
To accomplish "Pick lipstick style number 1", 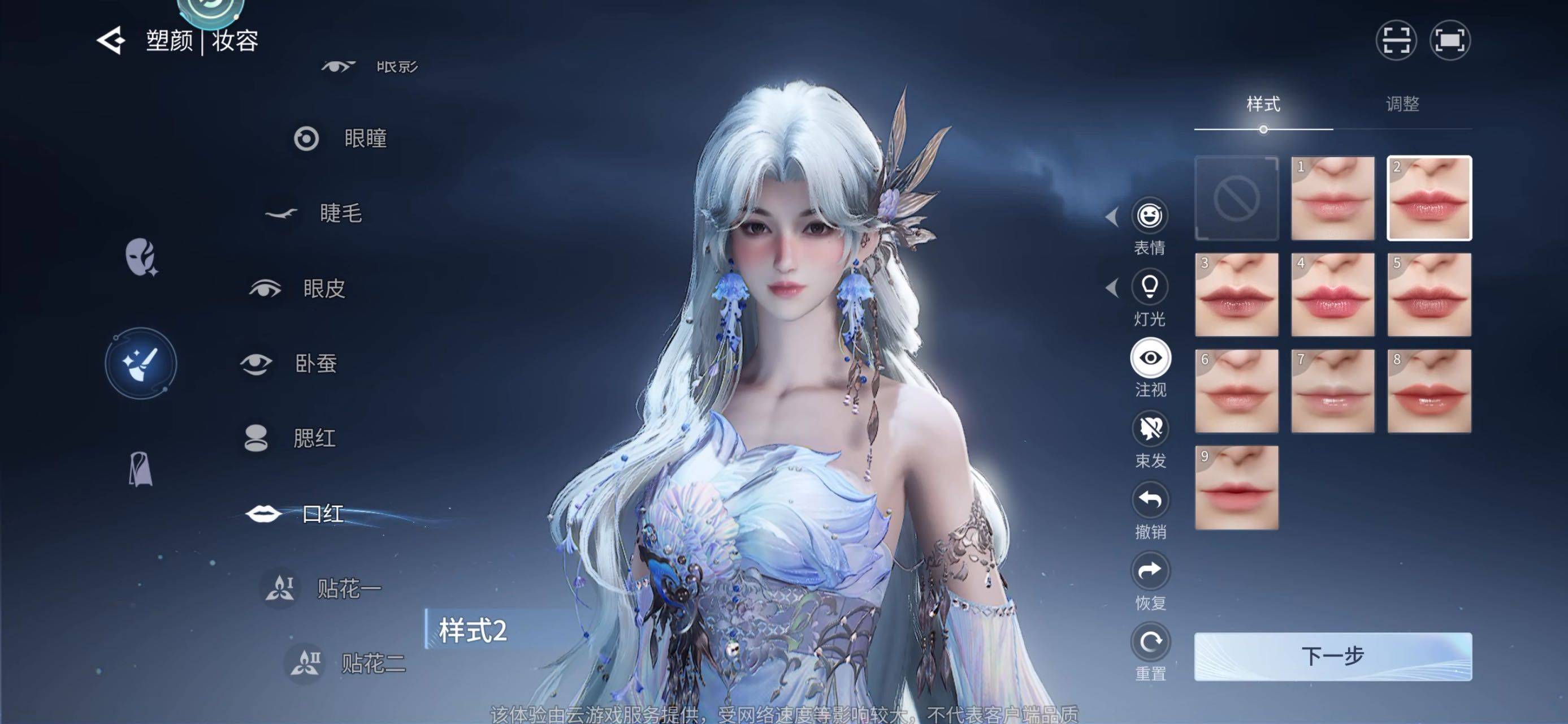I will pyautogui.click(x=1332, y=198).
